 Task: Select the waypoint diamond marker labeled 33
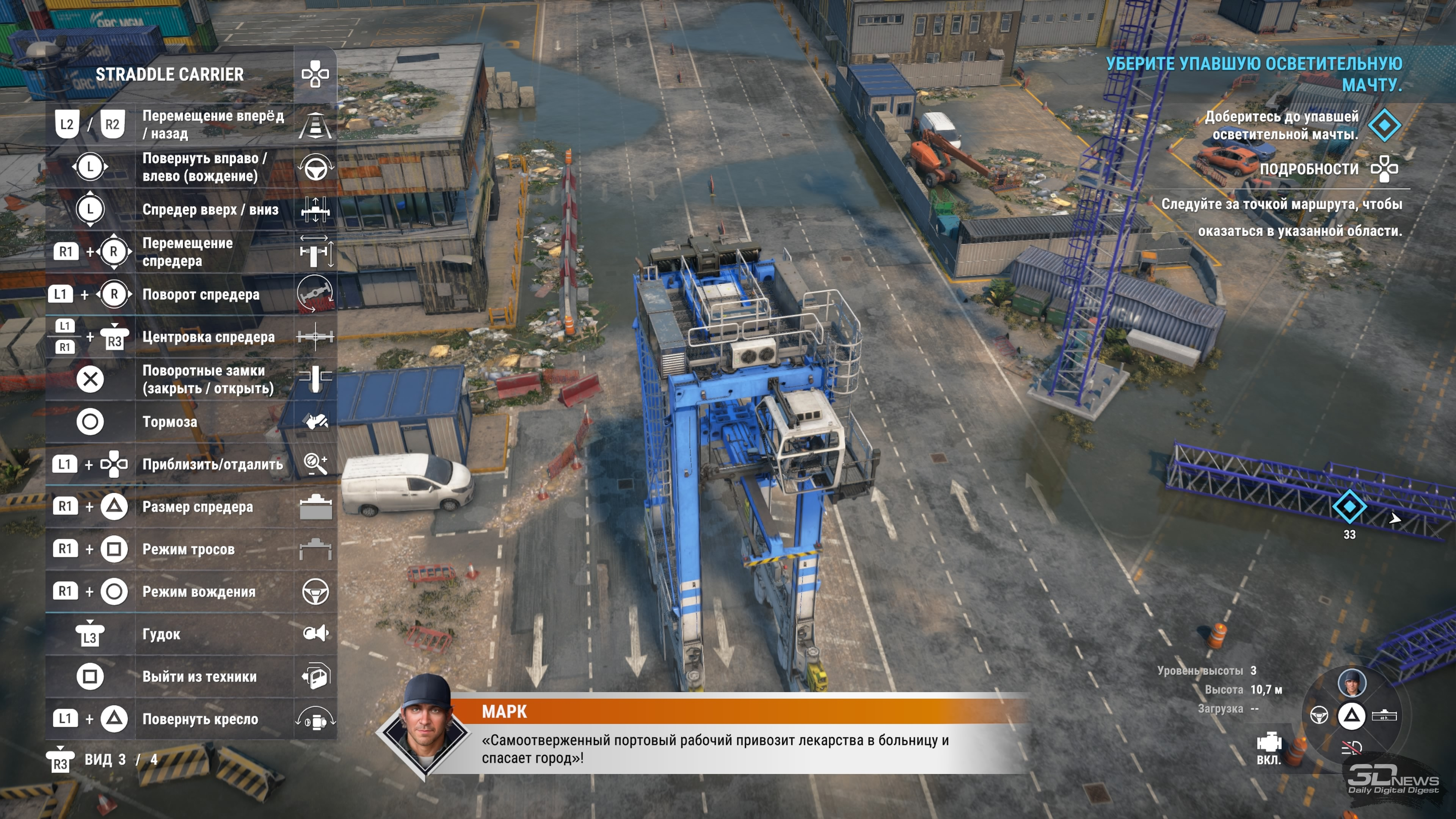1349,507
